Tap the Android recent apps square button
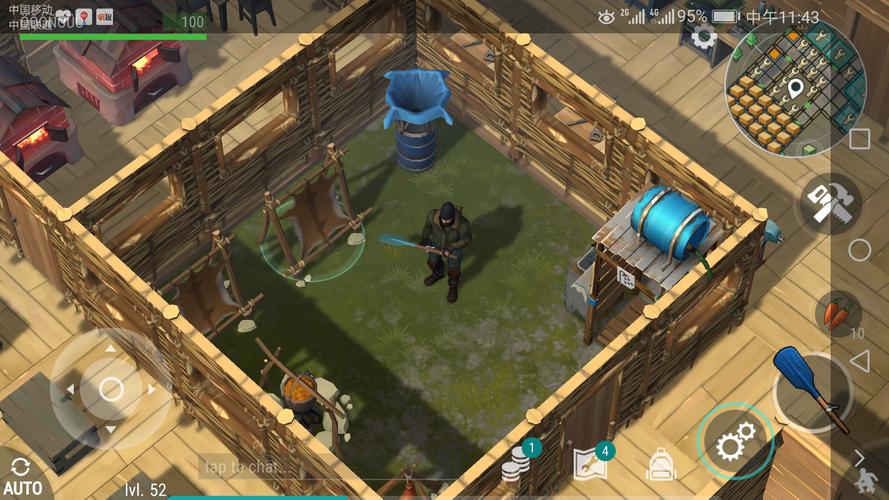 coord(859,139)
